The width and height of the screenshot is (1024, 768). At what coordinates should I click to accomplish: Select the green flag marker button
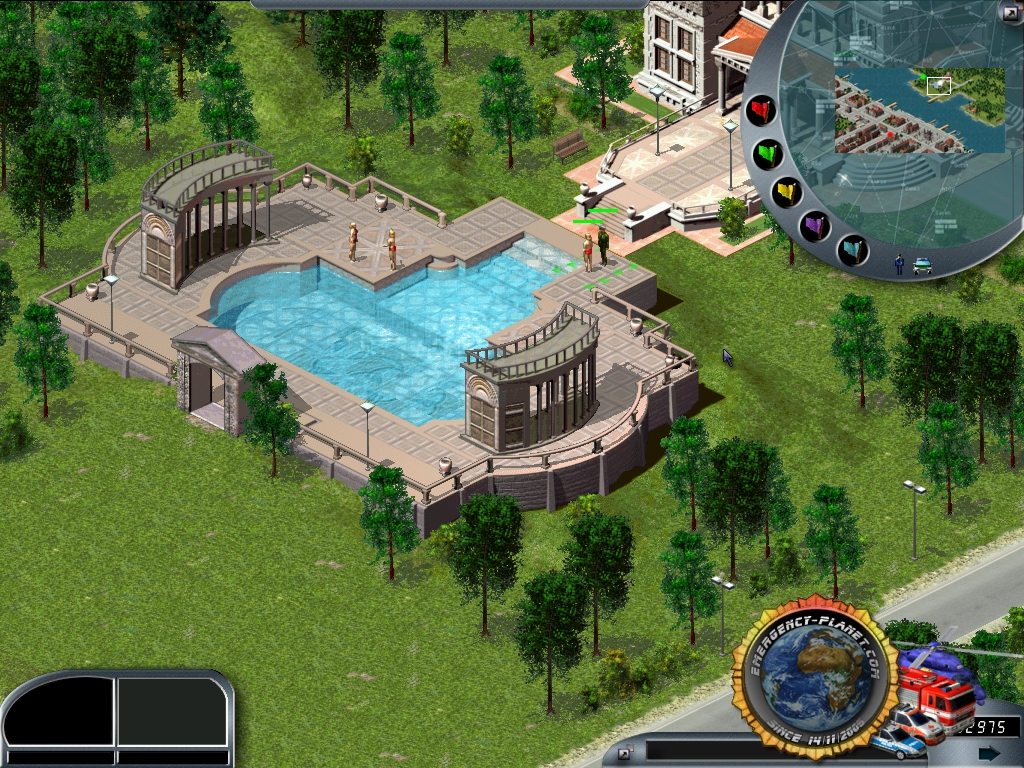coord(768,154)
